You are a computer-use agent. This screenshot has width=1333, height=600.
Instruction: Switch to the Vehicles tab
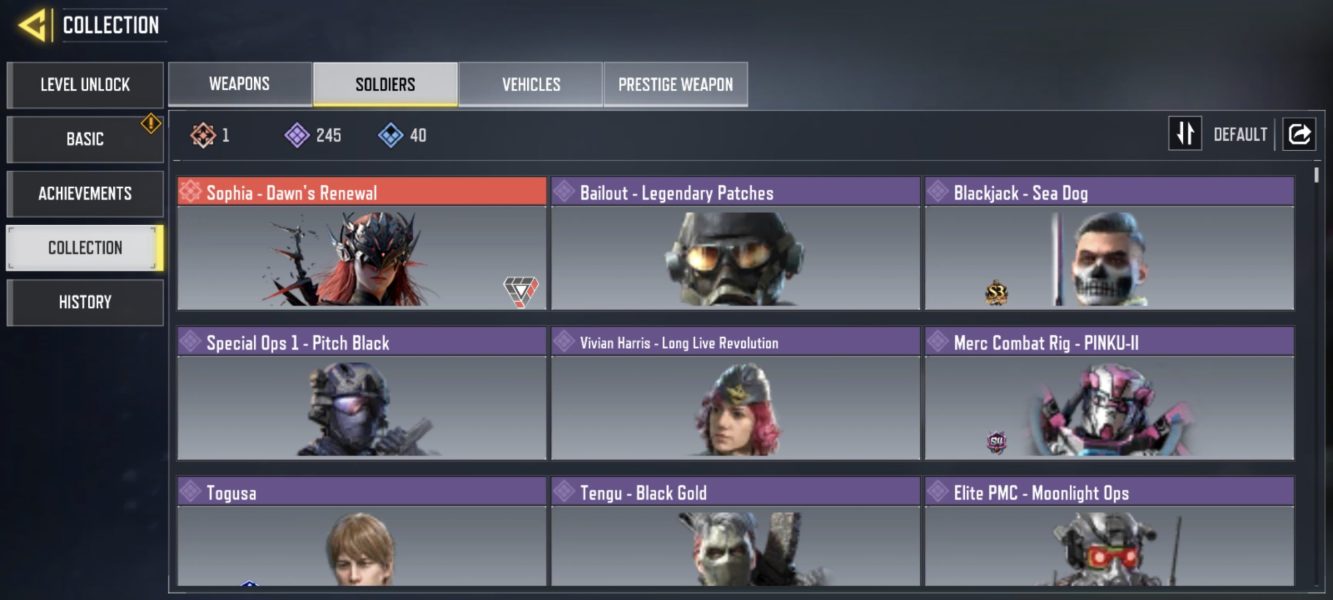point(531,84)
